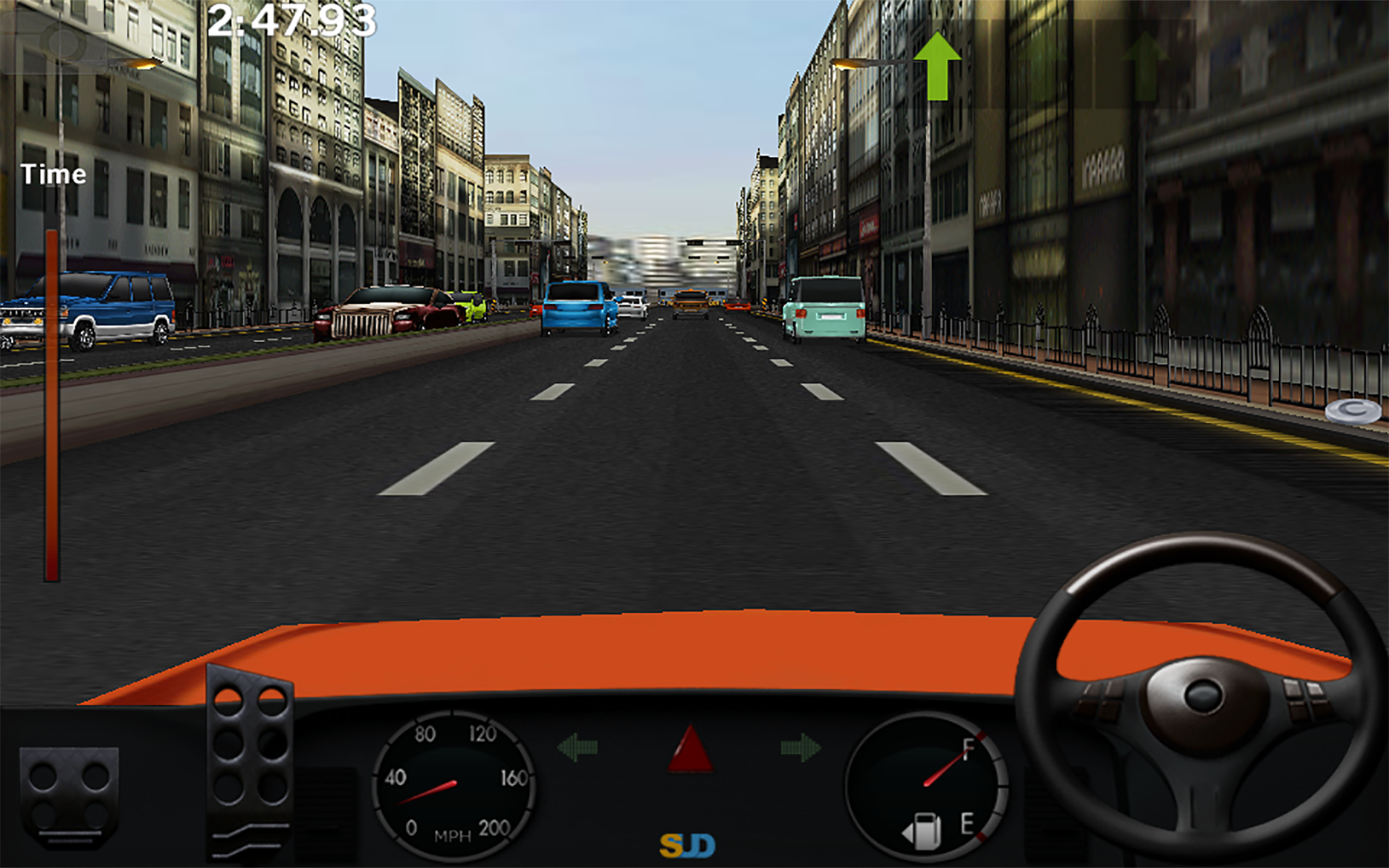Screen dimensions: 1389x868
Task: Click the camera icon in the top-left corner
Action: [x=65, y=43]
